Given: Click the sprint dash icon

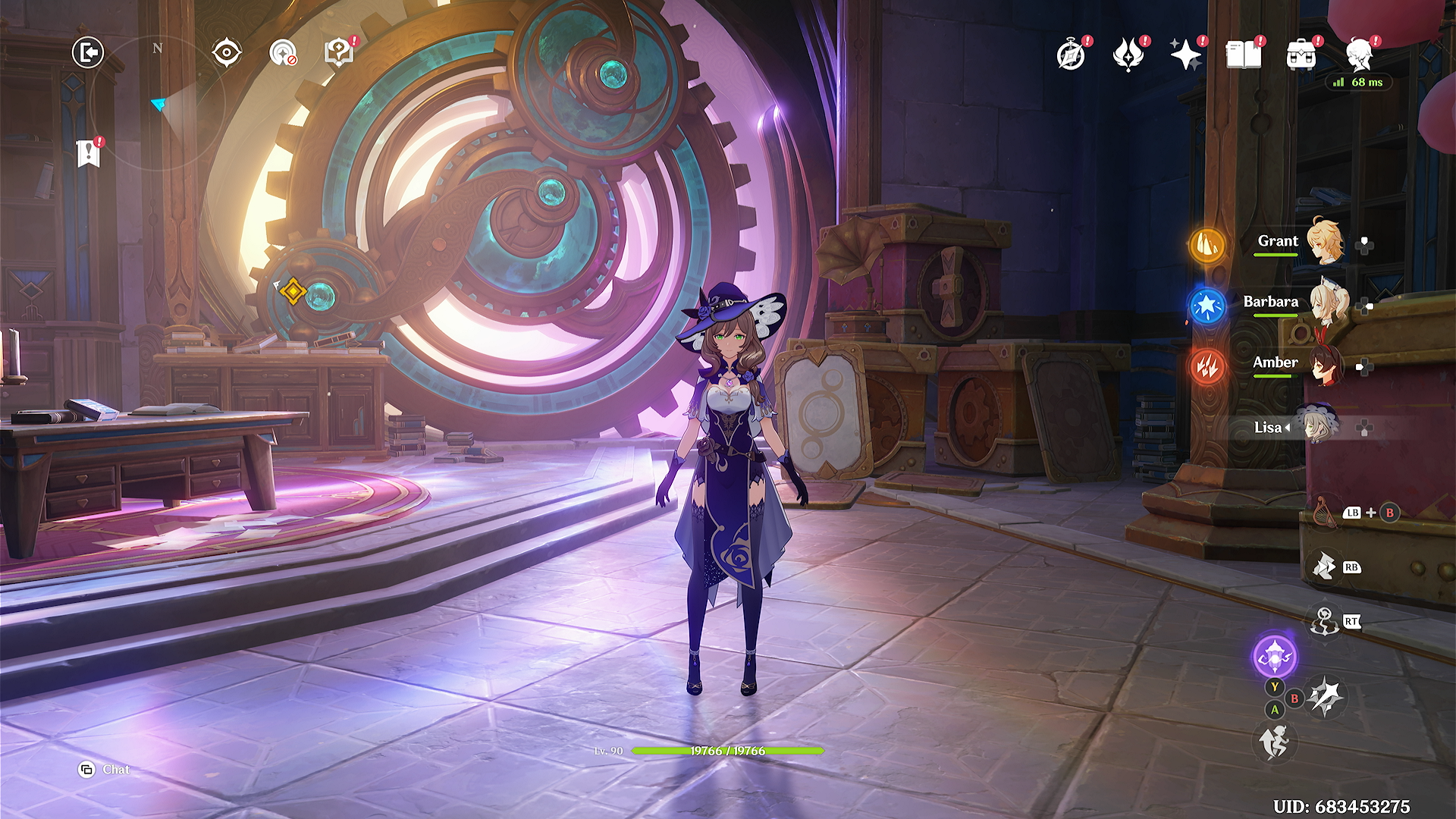Looking at the screenshot, I should click(1275, 741).
